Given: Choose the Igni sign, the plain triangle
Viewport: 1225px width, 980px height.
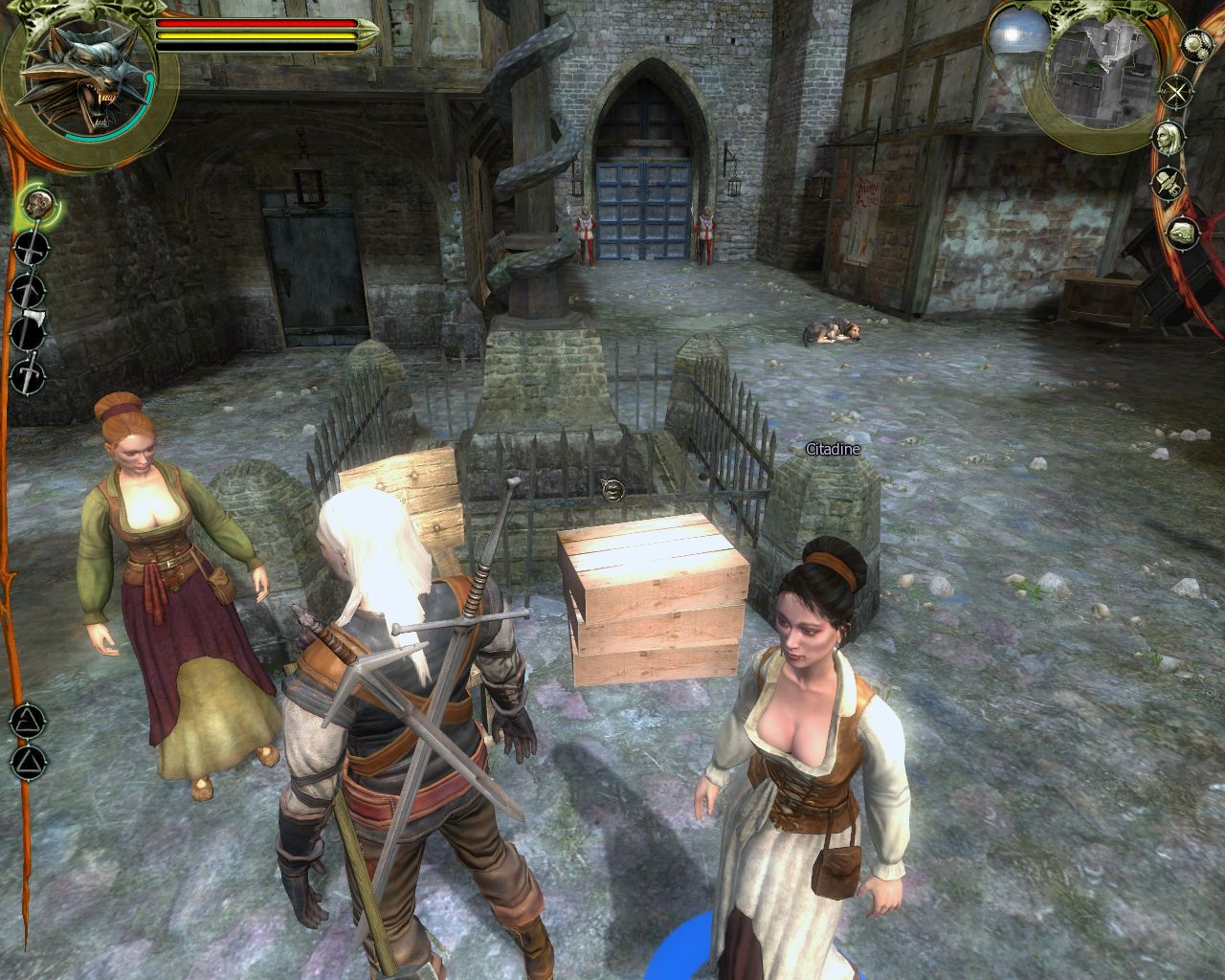Looking at the screenshot, I should point(28,763).
